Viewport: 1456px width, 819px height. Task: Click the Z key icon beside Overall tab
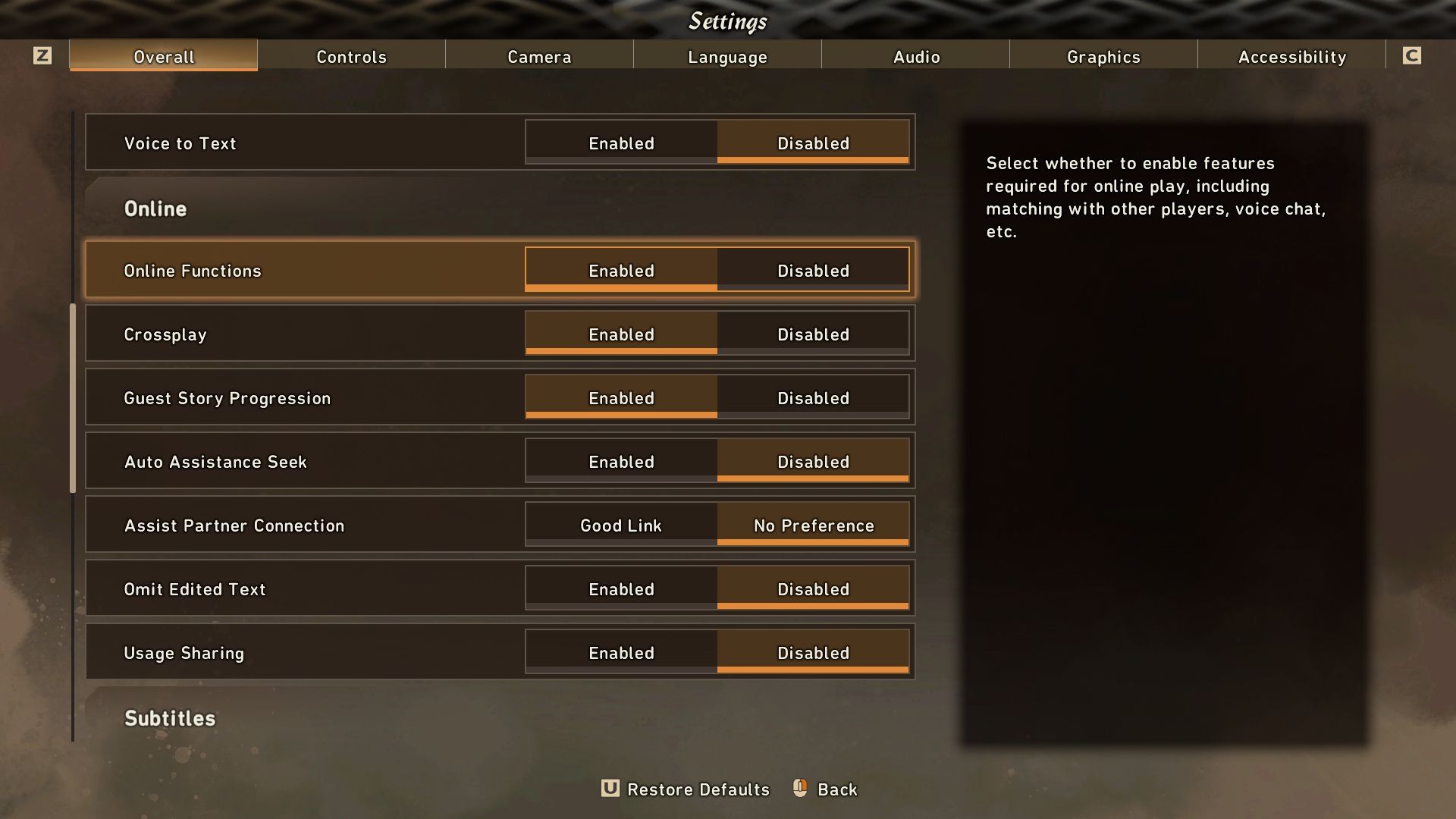click(x=43, y=55)
